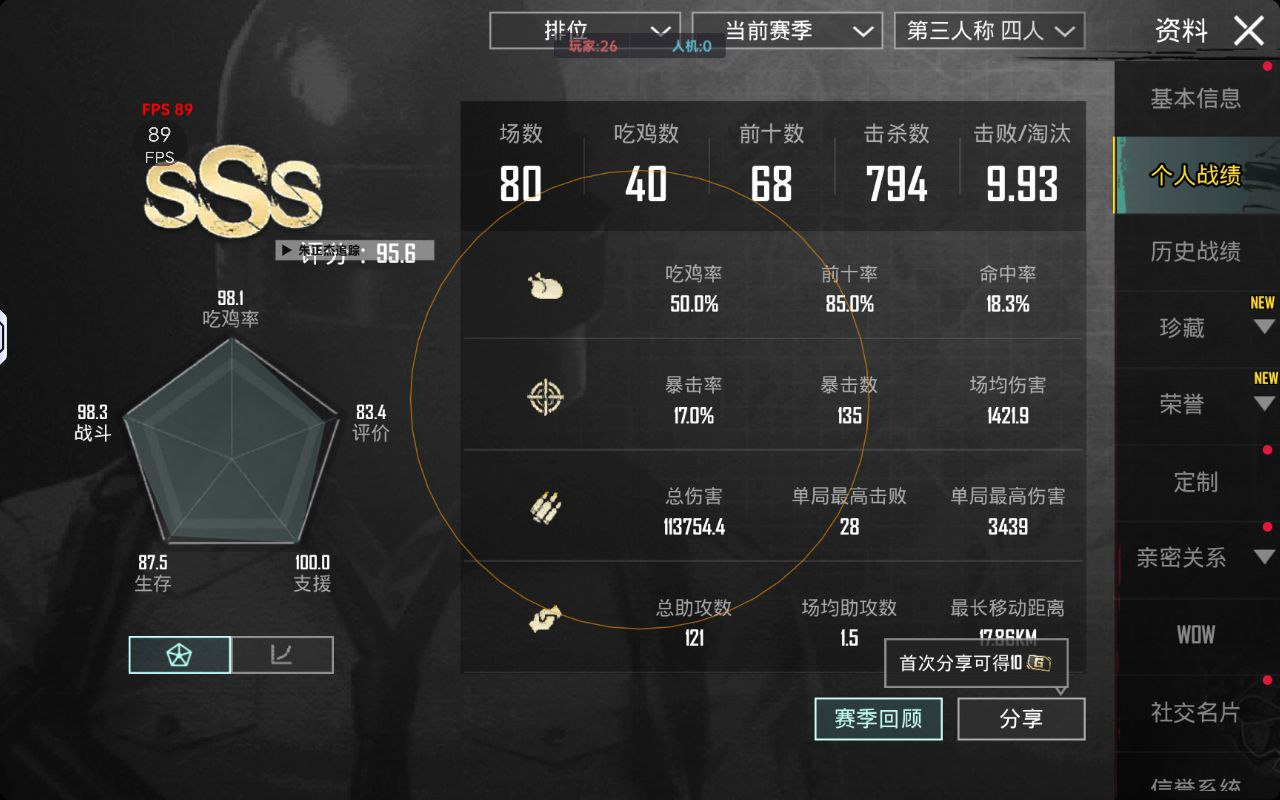The height and width of the screenshot is (800, 1280).
Task: Switch to the 历史战绩 tab
Action: click(1196, 251)
